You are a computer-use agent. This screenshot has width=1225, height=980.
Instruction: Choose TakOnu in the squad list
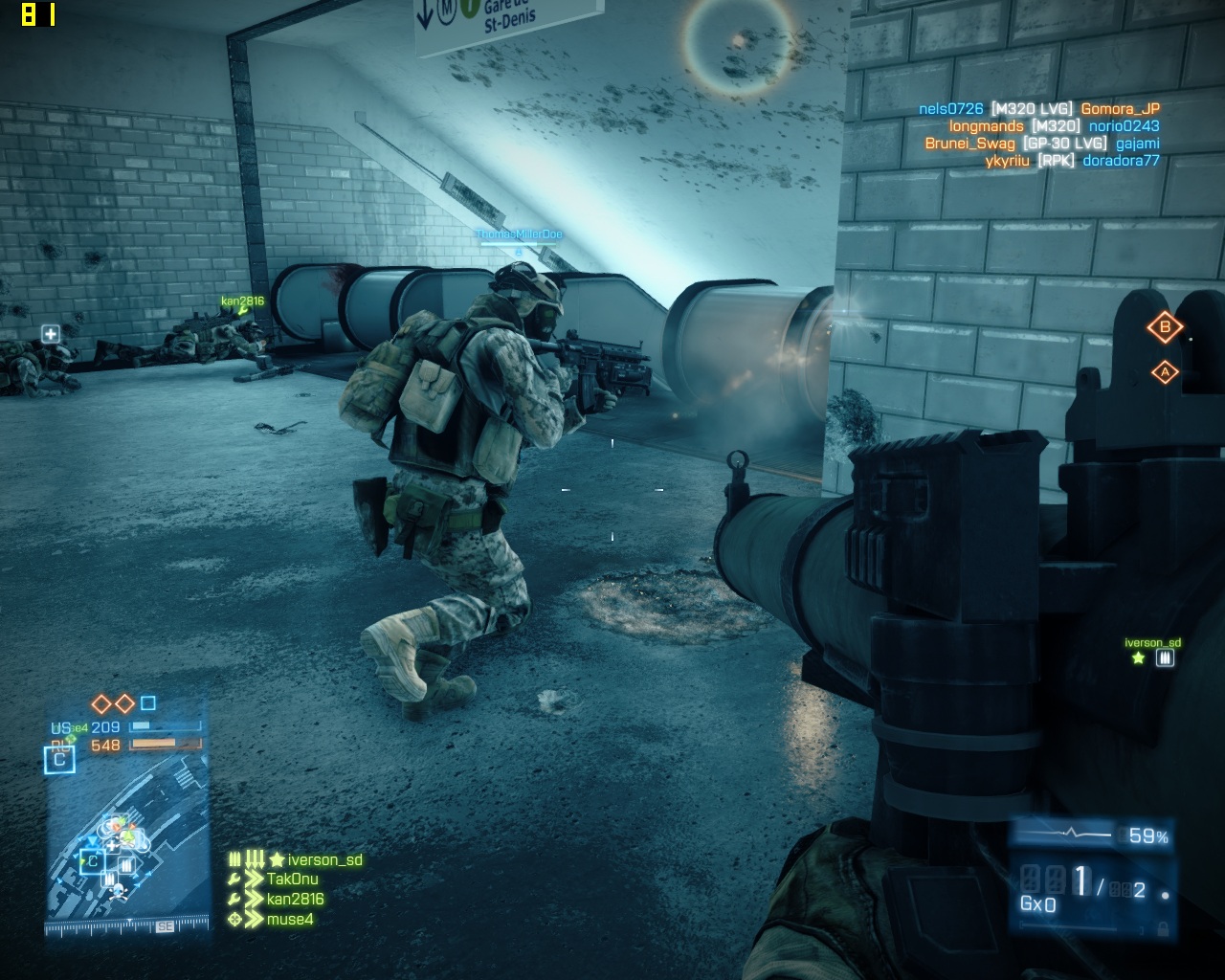pyautogui.click(x=292, y=879)
